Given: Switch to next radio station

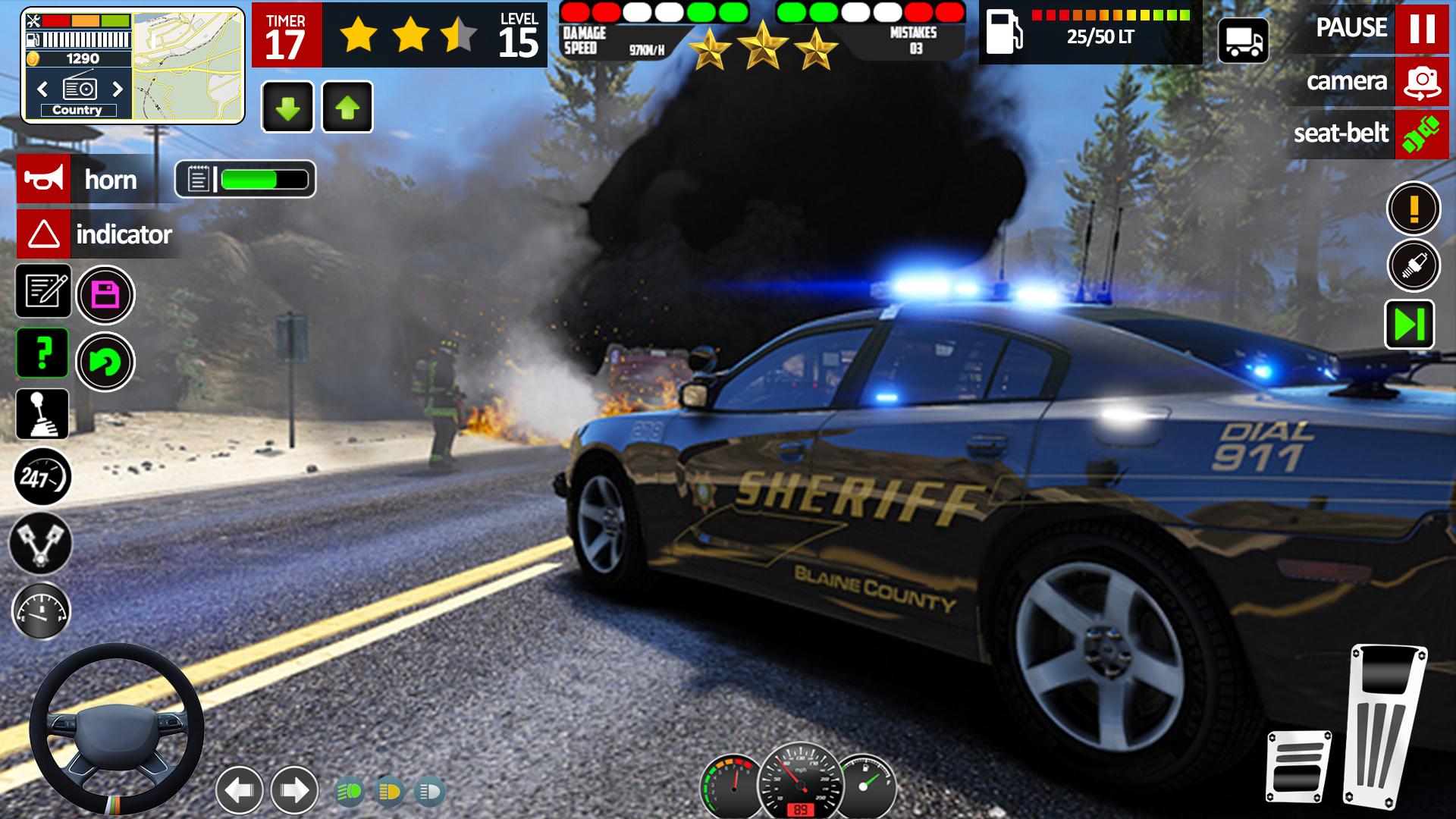Looking at the screenshot, I should (118, 89).
